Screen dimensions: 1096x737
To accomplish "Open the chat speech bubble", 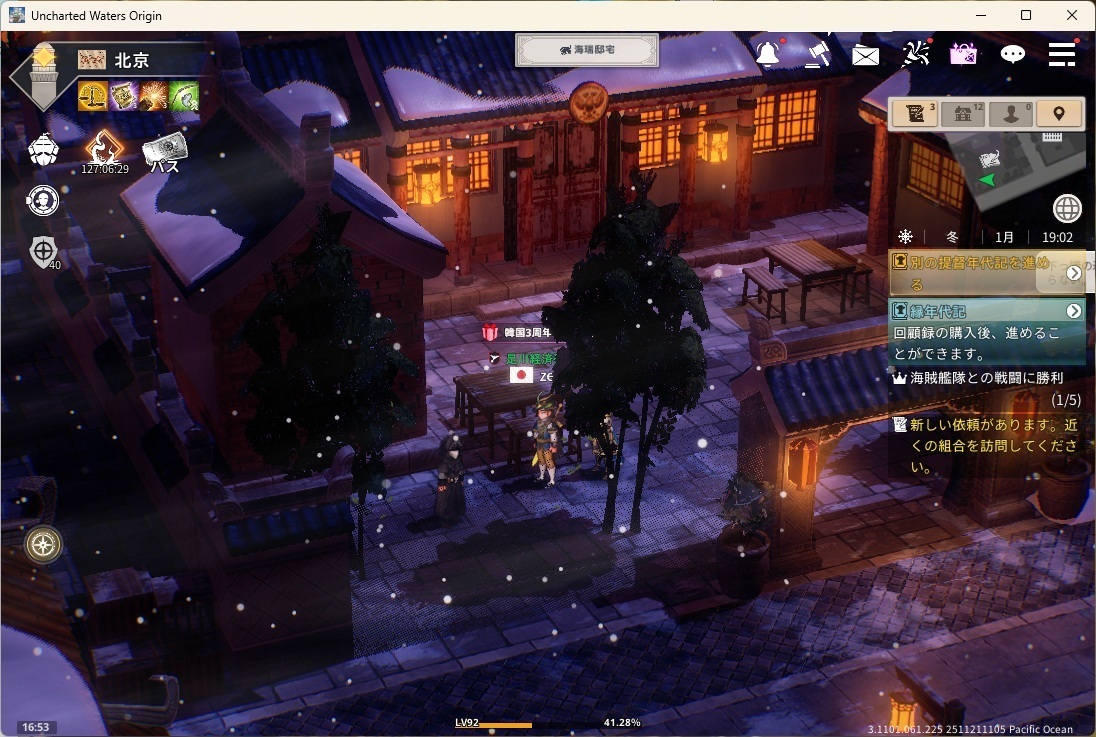I will (1013, 54).
